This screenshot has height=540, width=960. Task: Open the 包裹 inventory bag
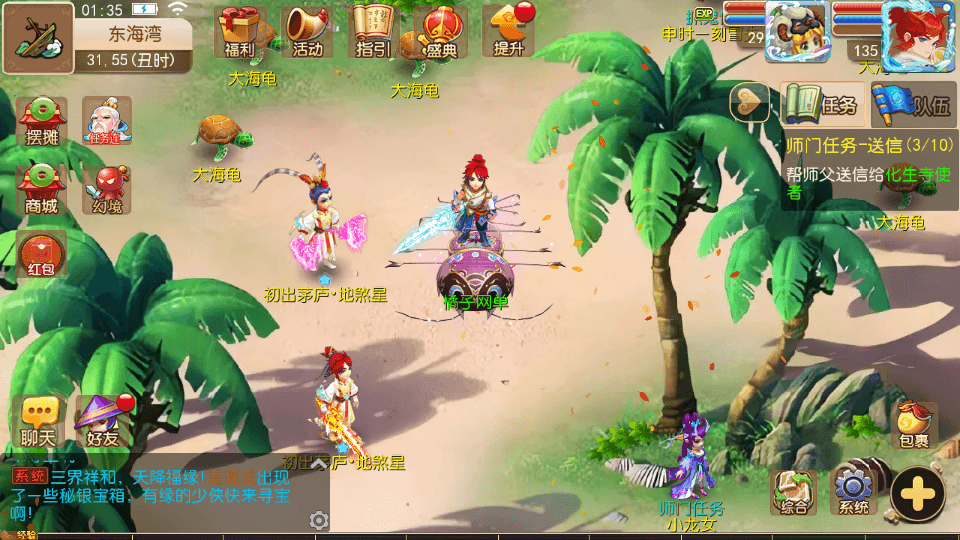tap(914, 425)
